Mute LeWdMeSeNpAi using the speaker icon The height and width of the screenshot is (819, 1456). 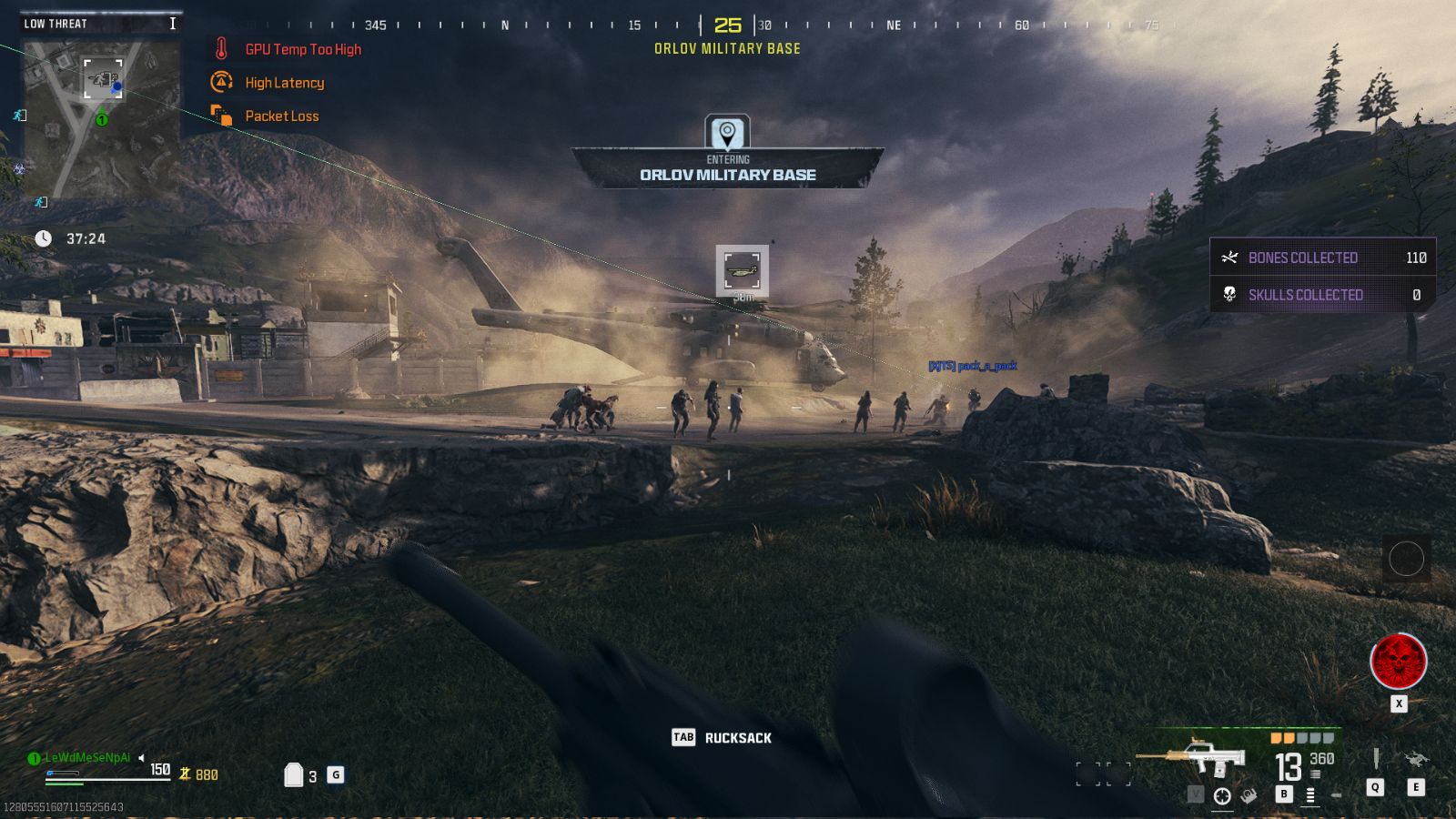(142, 757)
